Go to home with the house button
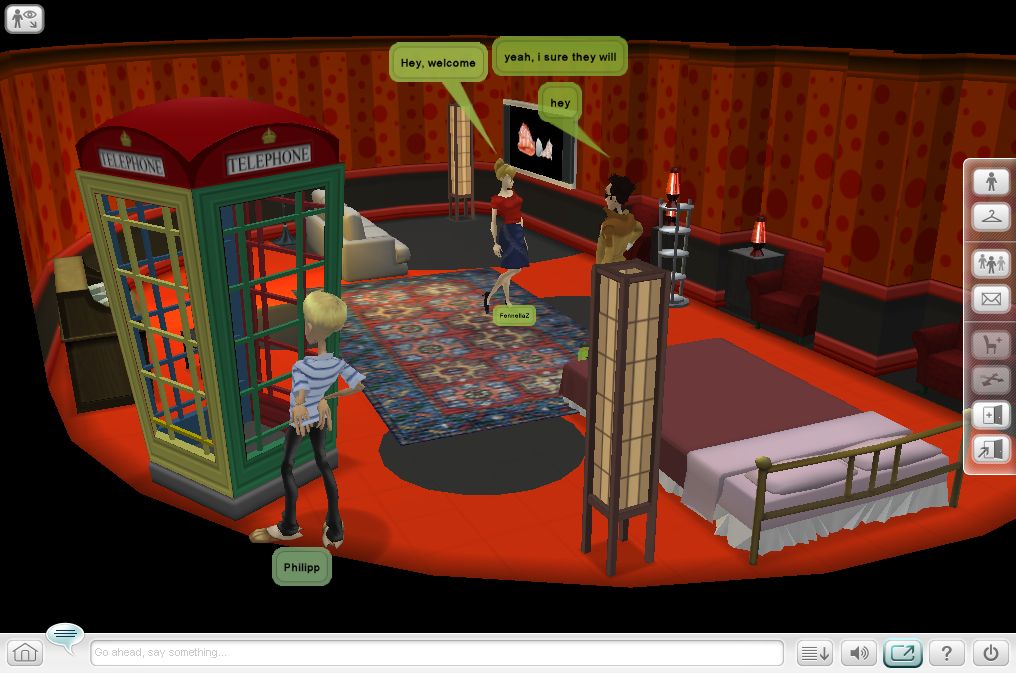1016x673 pixels. click(25, 653)
